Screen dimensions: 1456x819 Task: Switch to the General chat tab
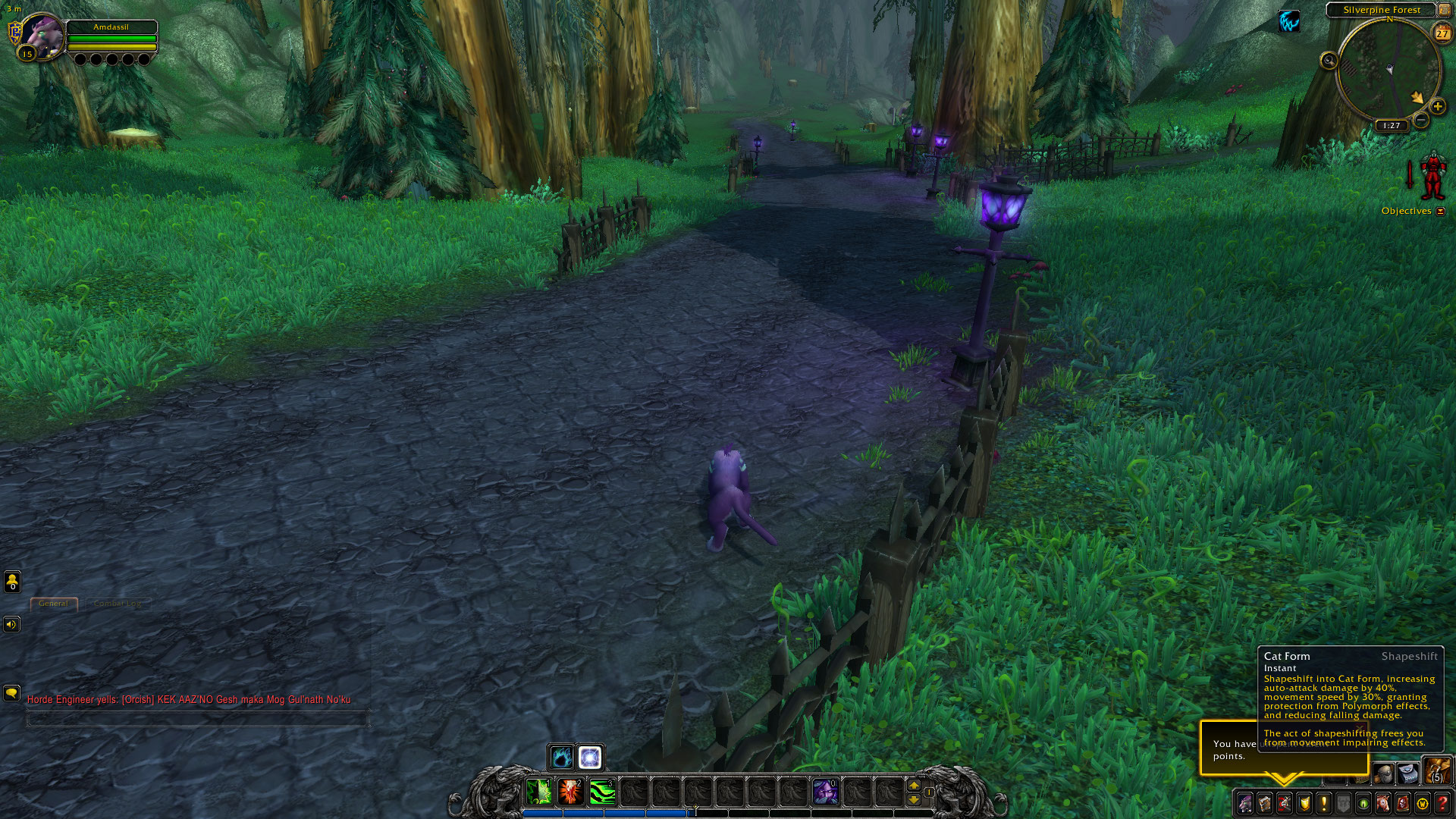click(x=54, y=604)
